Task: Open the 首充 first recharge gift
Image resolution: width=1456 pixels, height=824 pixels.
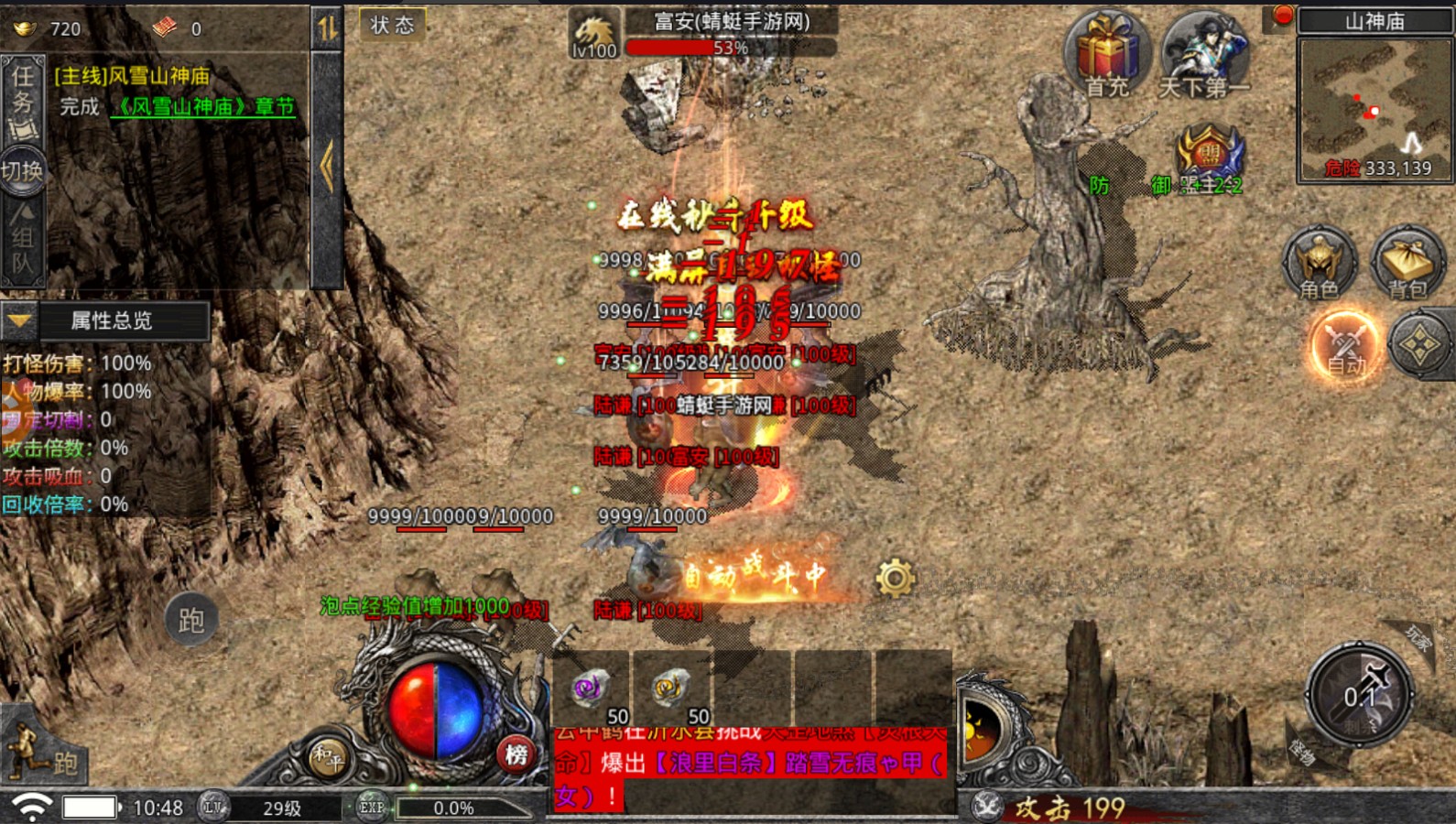Action: (1107, 55)
